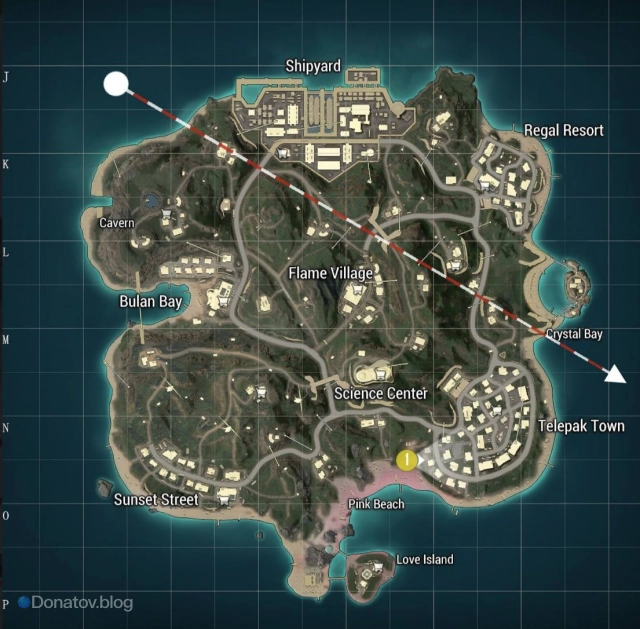Image resolution: width=640 pixels, height=629 pixels.
Task: Select the Crystal Bay label
Action: 574,334
